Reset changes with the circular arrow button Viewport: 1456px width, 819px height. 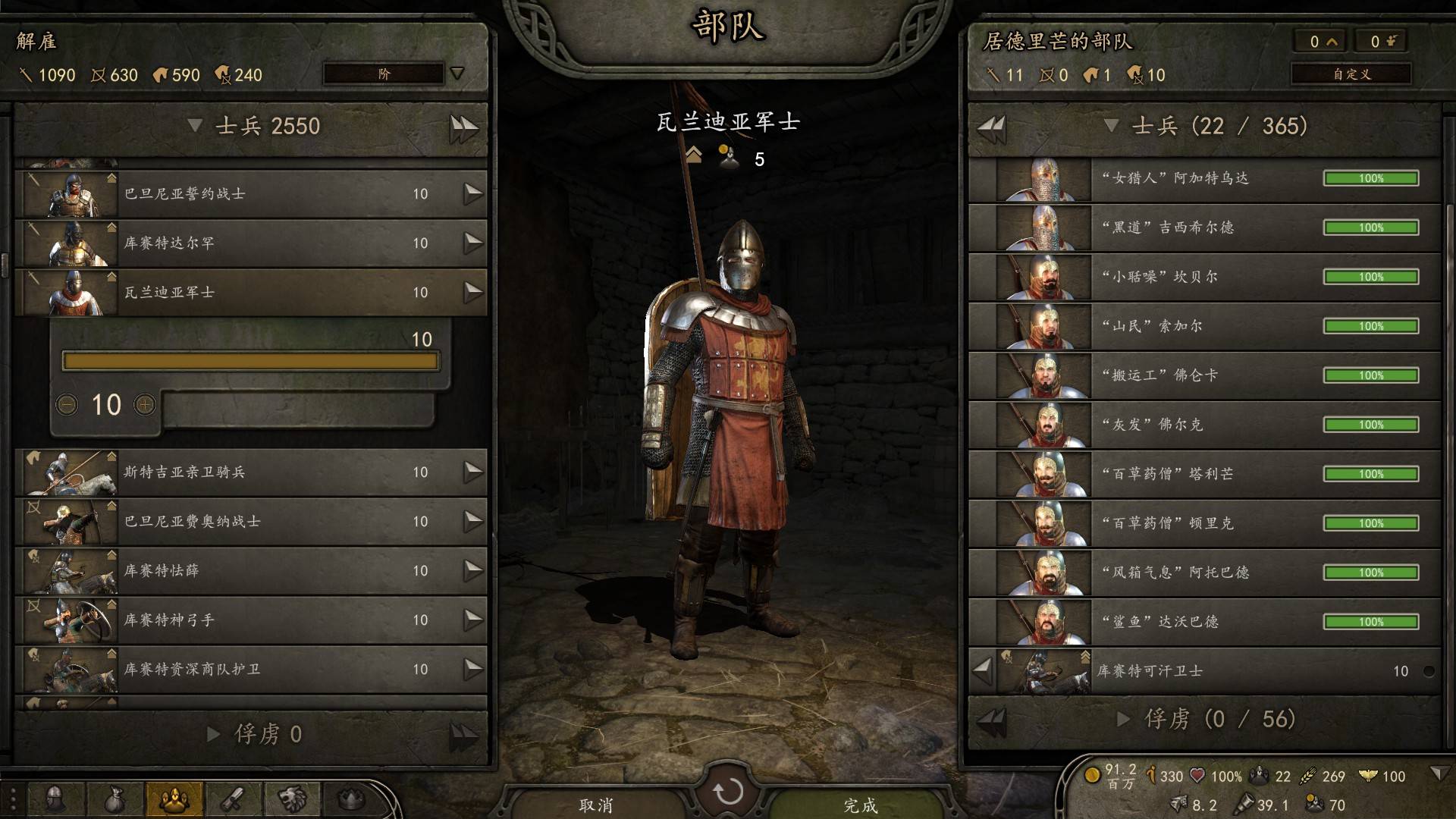728,792
